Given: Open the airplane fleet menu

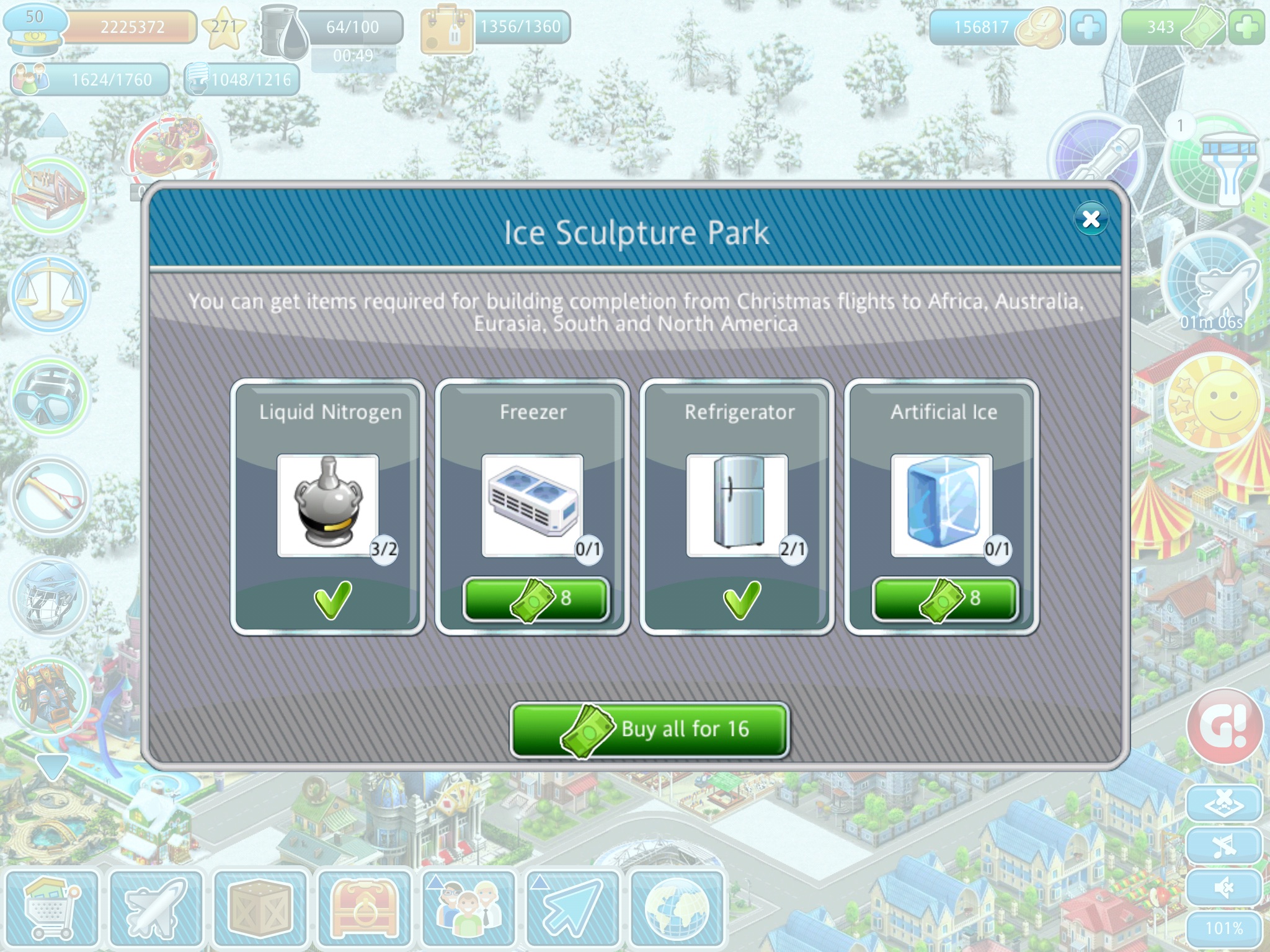Looking at the screenshot, I should (x=156, y=909).
